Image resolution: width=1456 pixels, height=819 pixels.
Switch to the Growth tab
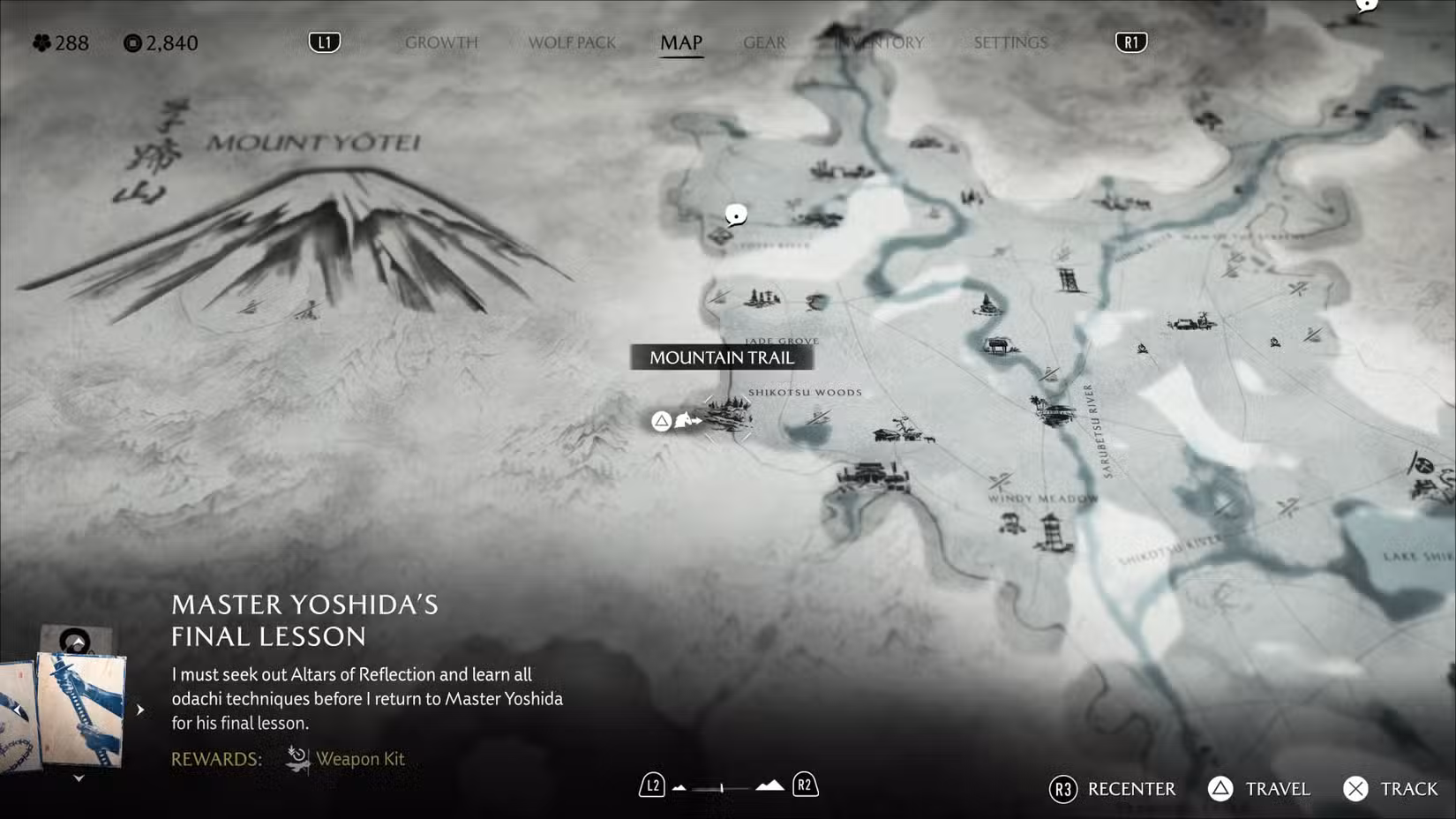(441, 42)
